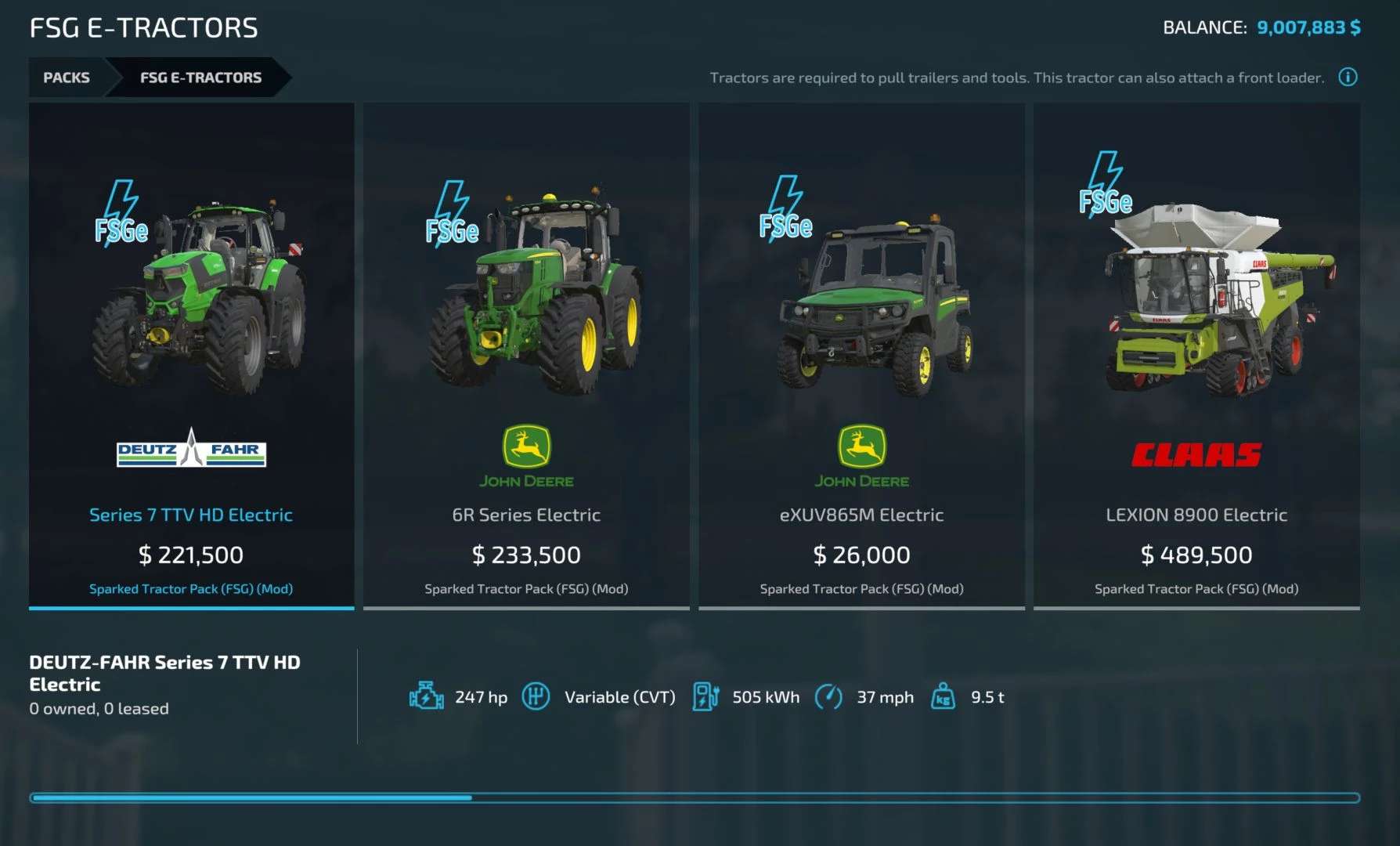Viewport: 1400px width, 846px height.
Task: Open the info tooltip about tractors
Action: (1348, 78)
